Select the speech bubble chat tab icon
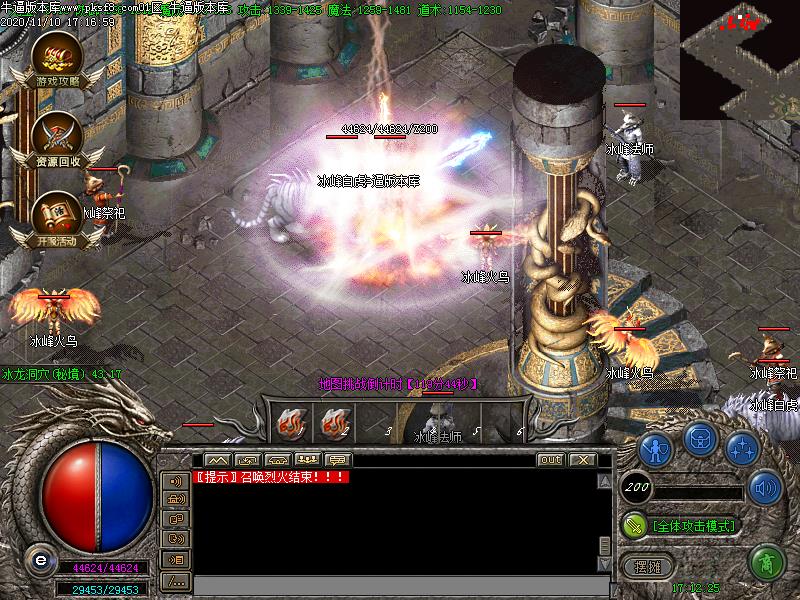This screenshot has height=600, width=800. (x=338, y=460)
